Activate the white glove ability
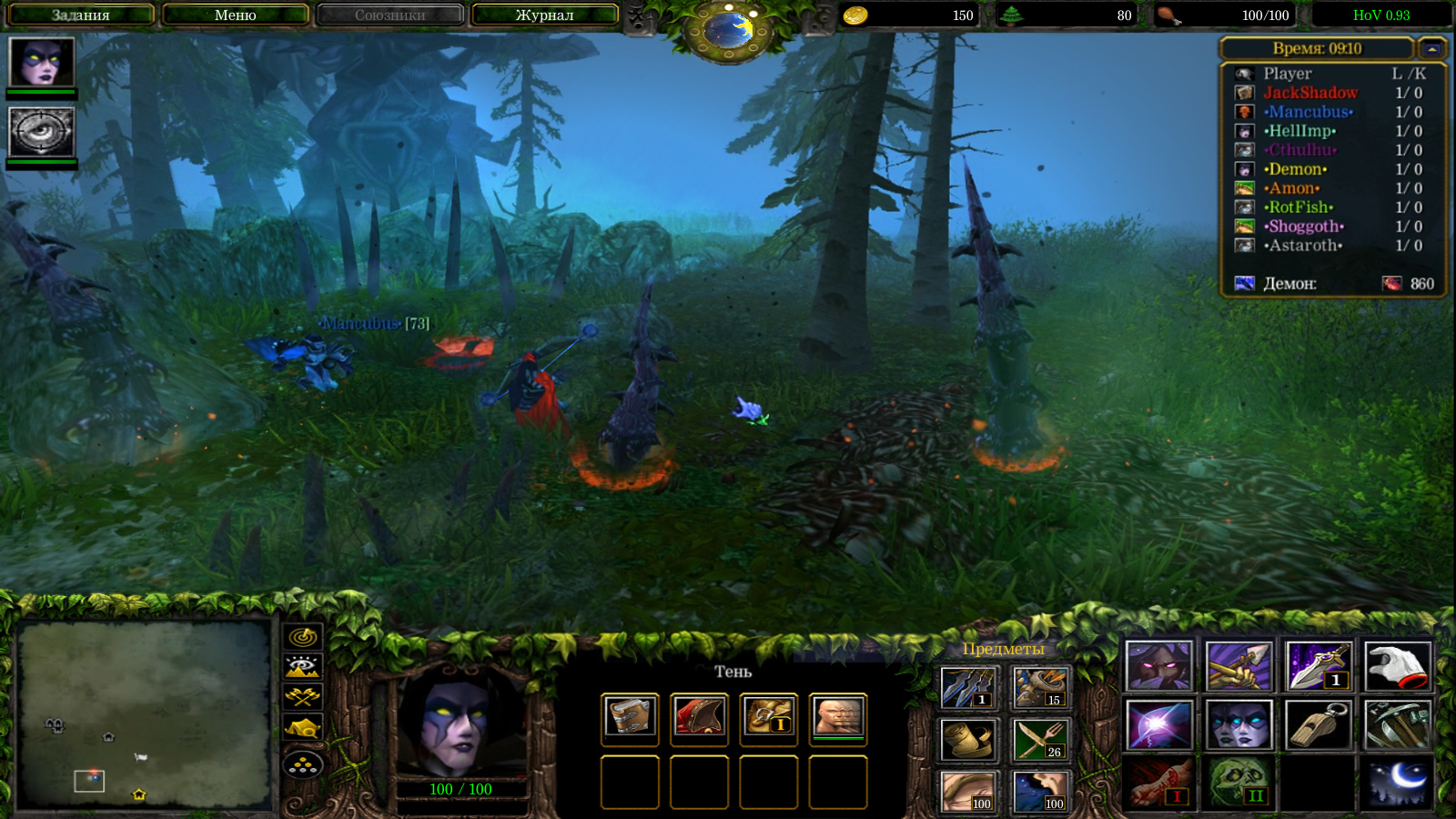Viewport: 1456px width, 819px height. coord(1398,666)
